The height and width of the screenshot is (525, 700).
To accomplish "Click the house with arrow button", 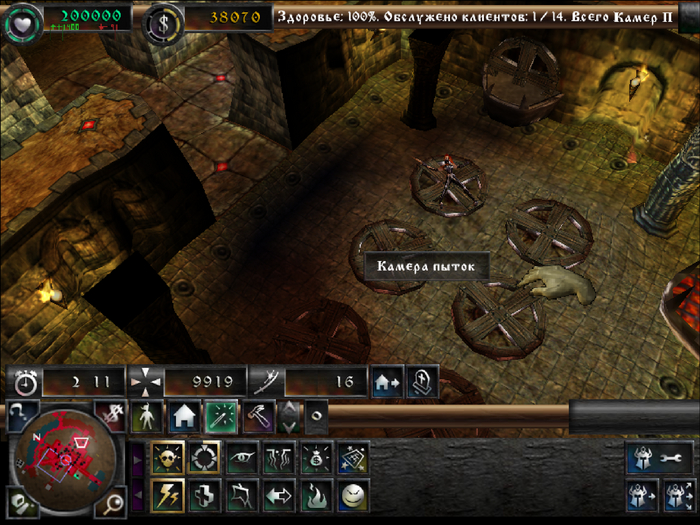I will 384,381.
